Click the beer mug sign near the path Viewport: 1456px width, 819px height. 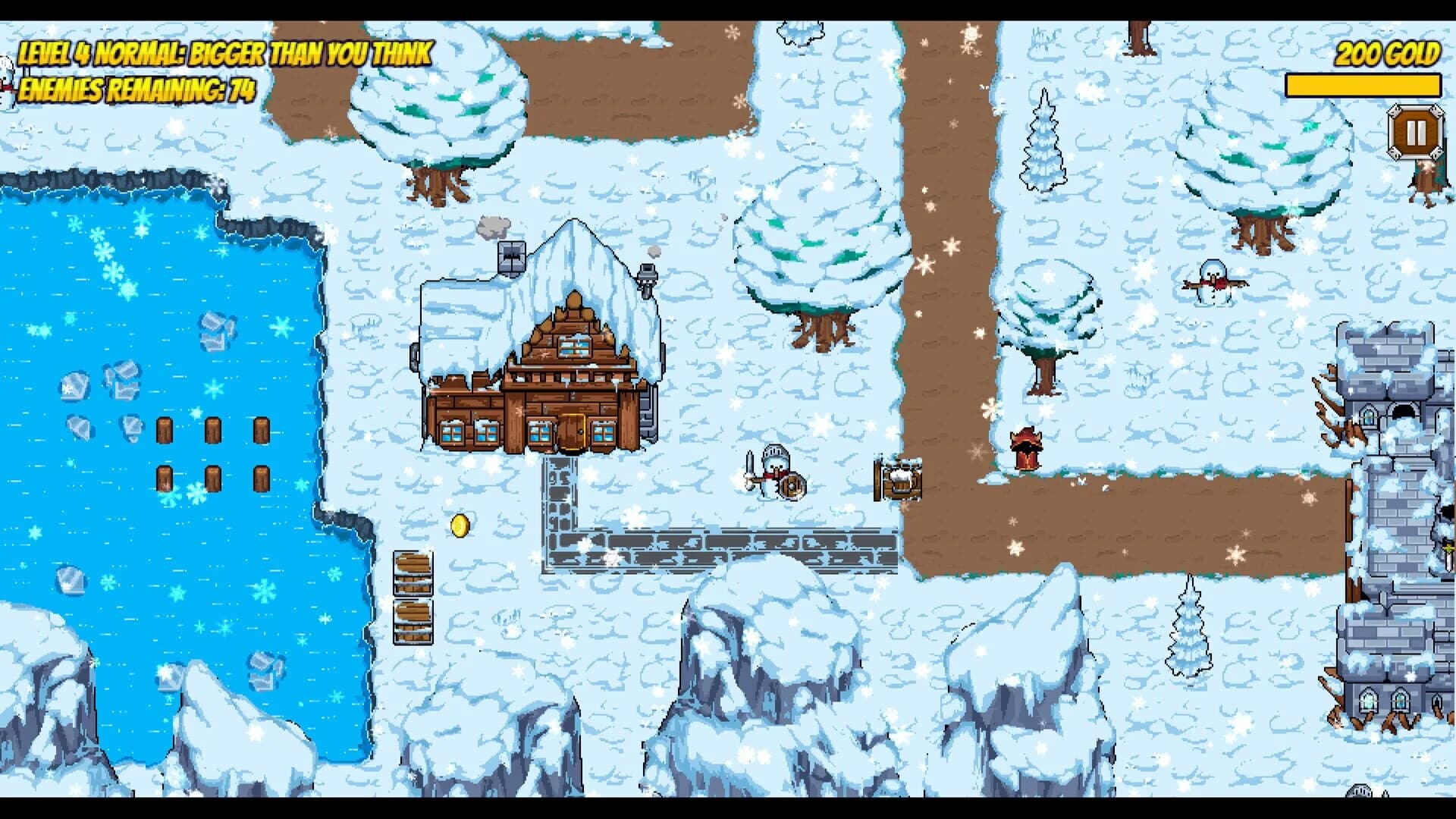(901, 478)
